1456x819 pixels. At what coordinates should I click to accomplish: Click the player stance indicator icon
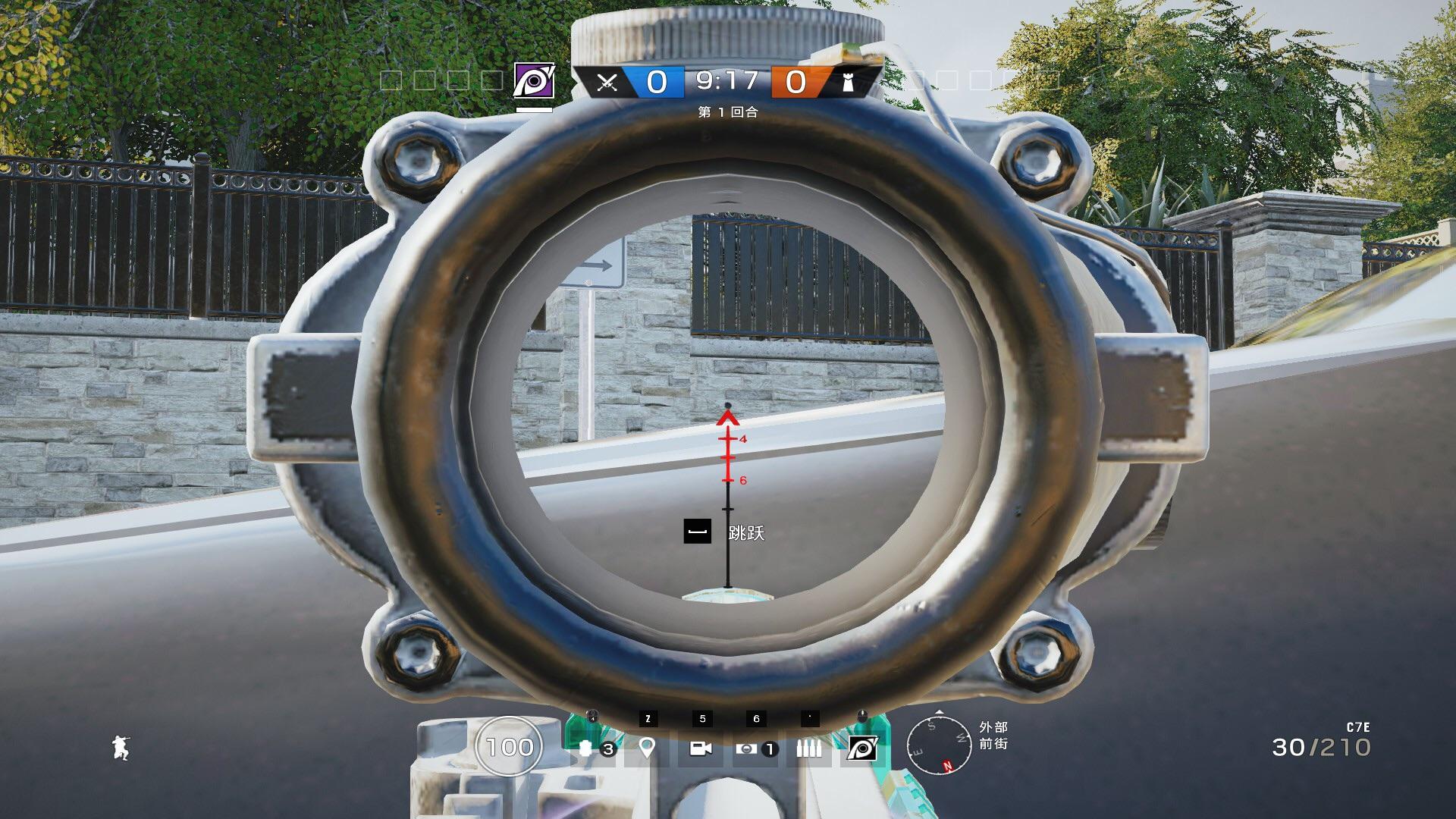(x=120, y=748)
